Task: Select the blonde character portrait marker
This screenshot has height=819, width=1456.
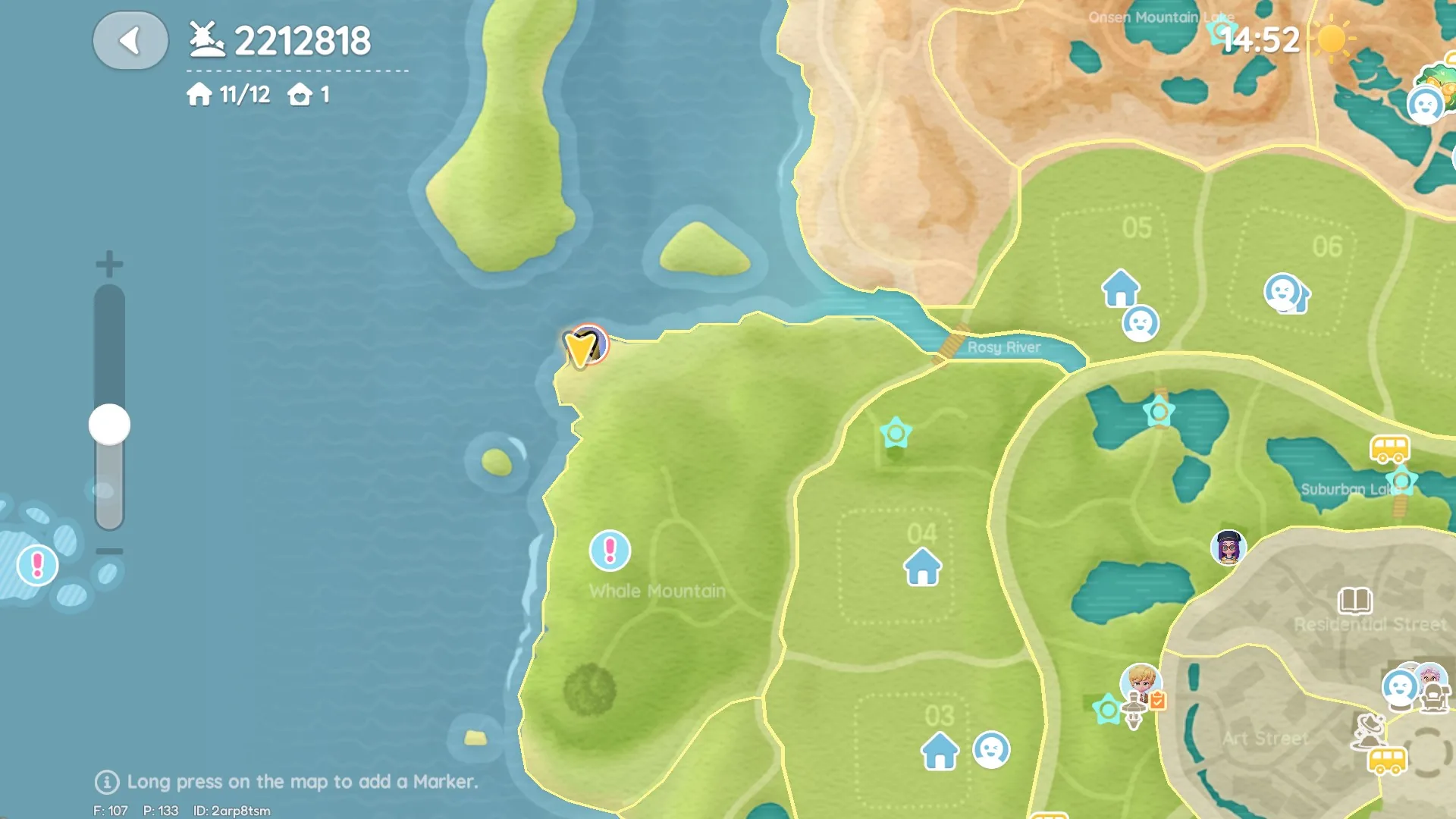Action: 1141,682
